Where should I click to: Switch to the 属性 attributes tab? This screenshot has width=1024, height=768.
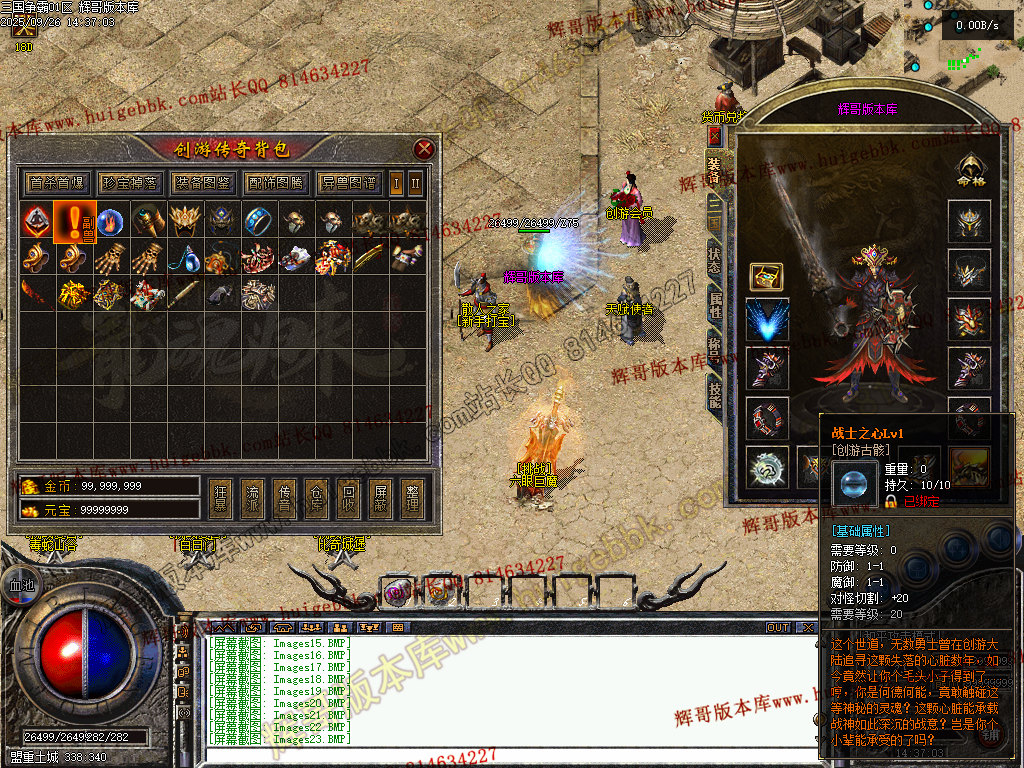(x=714, y=301)
